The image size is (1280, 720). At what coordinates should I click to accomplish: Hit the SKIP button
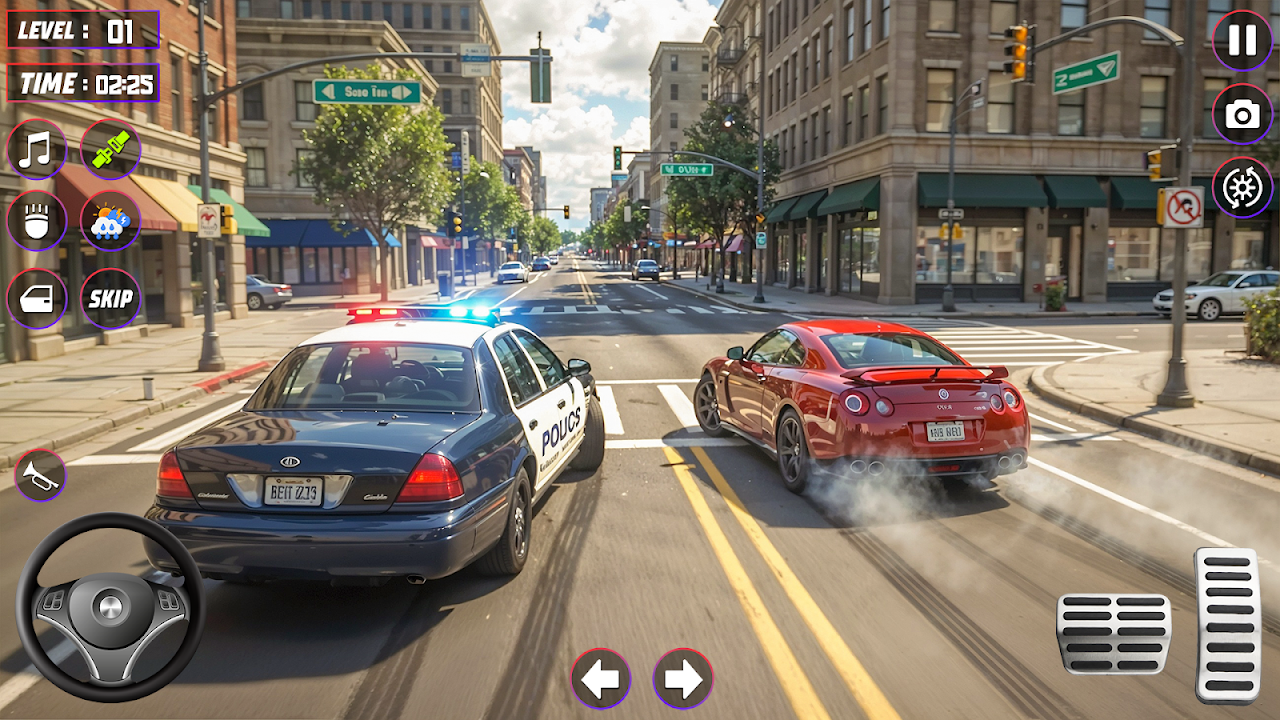[110, 298]
